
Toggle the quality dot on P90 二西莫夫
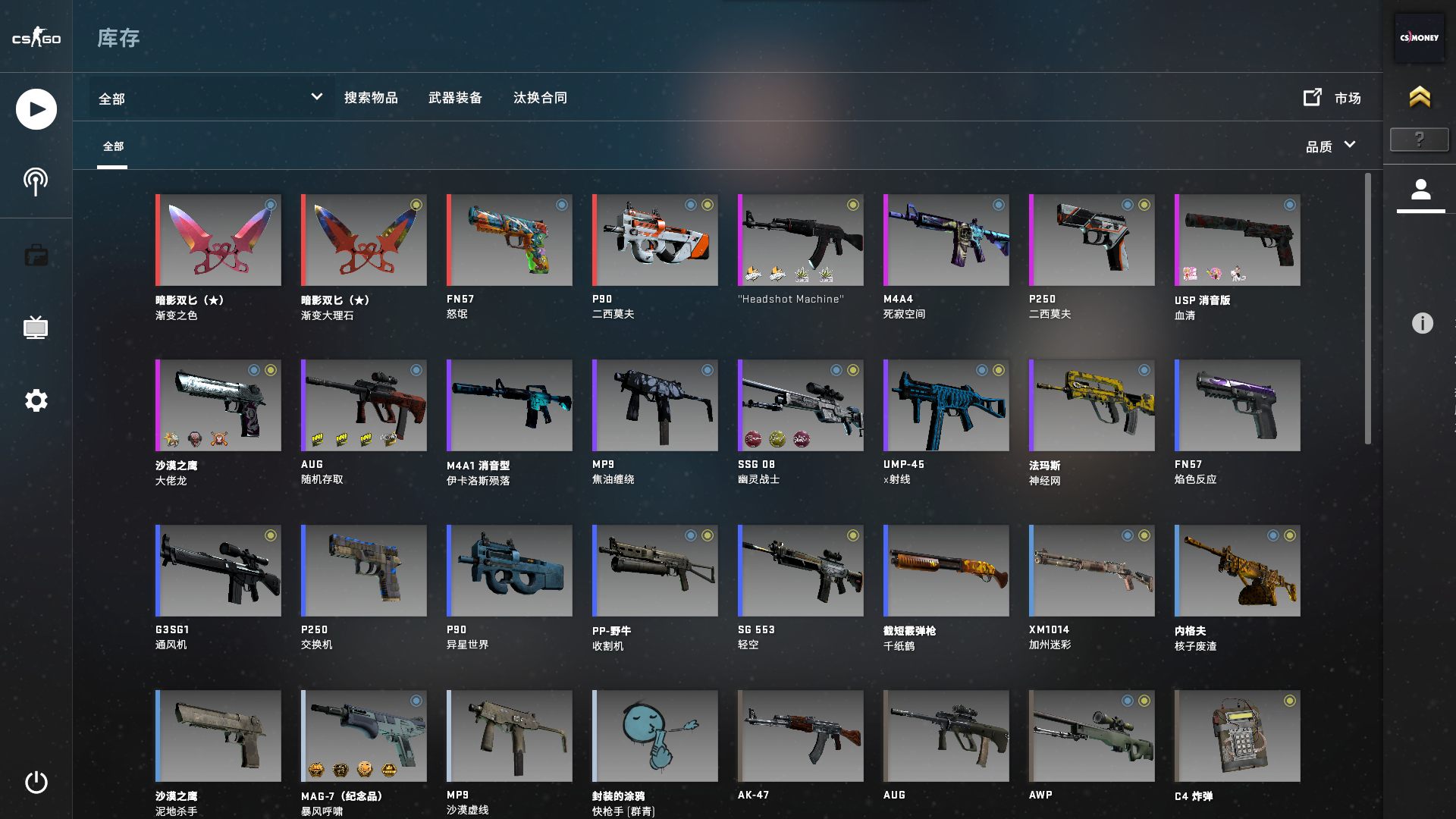(x=689, y=204)
